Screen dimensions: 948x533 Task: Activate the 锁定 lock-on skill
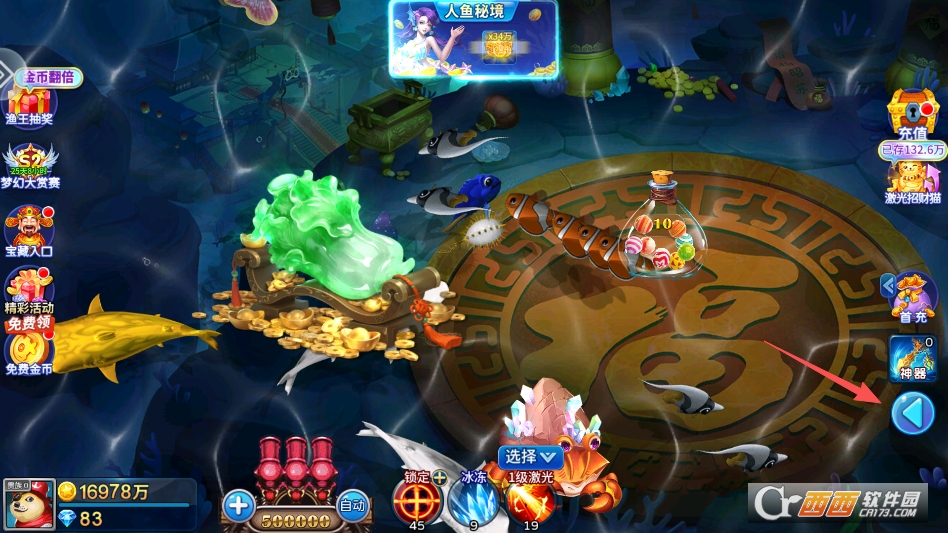point(417,500)
